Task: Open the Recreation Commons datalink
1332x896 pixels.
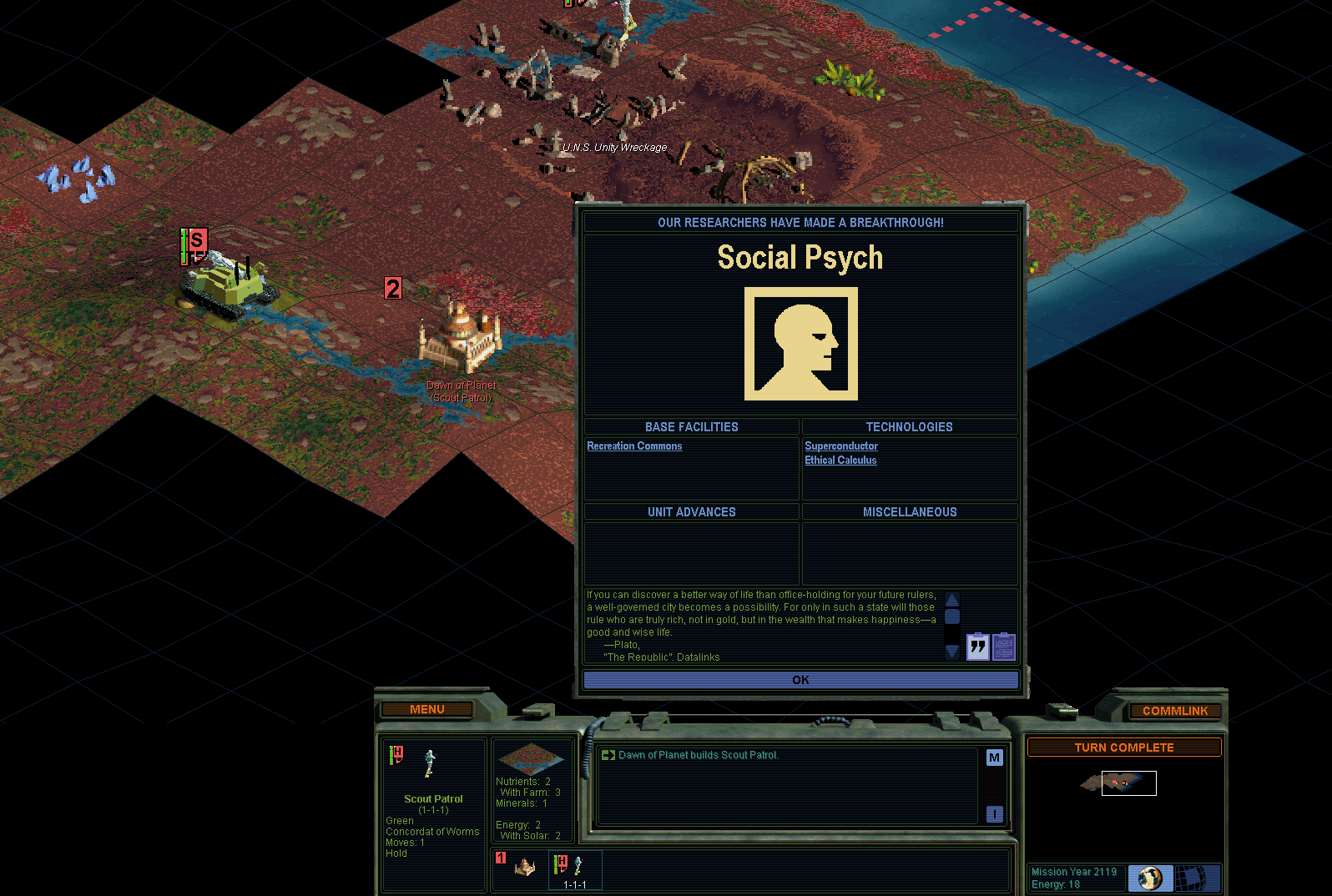Action: click(634, 446)
